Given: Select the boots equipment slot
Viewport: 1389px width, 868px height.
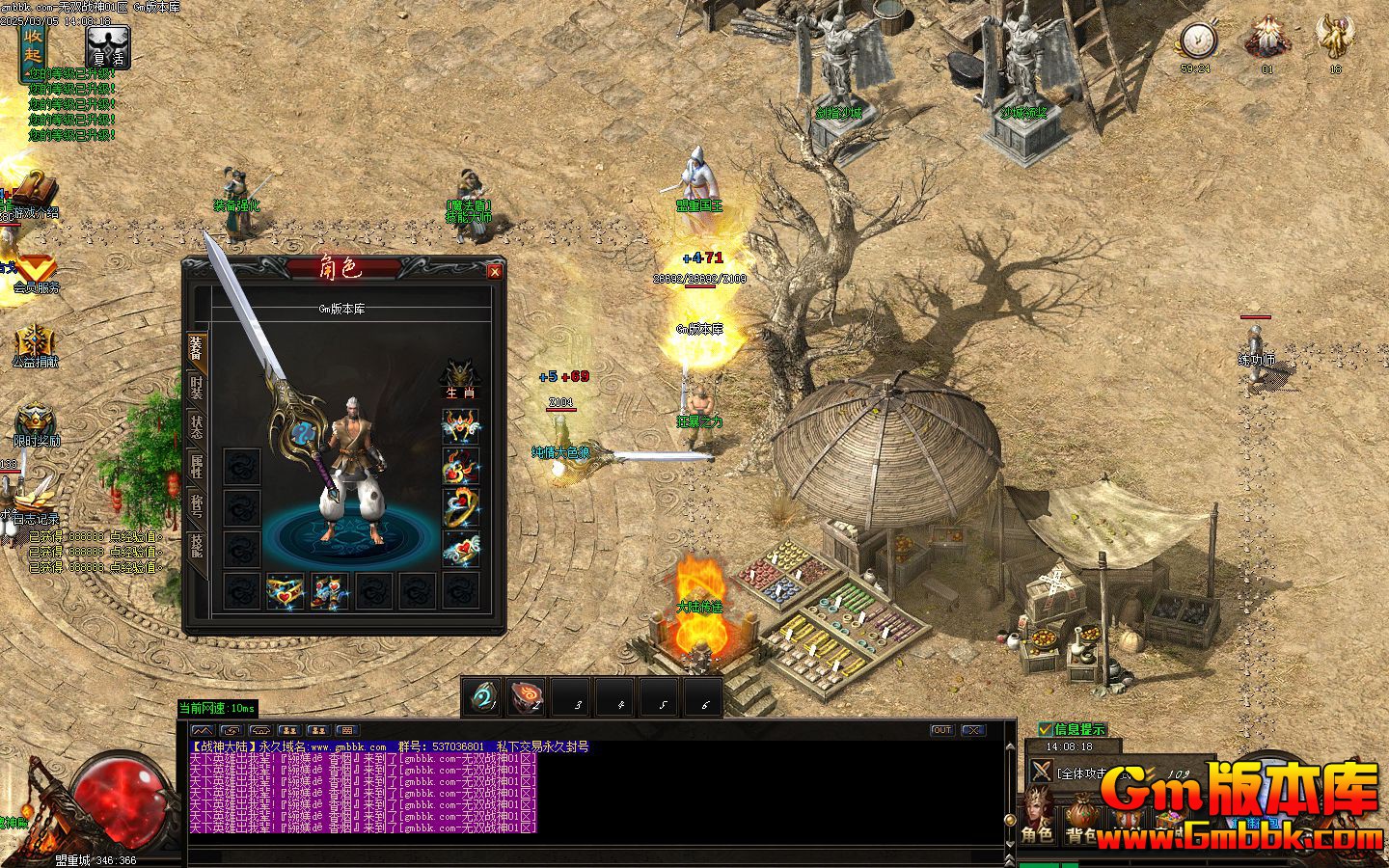Looking at the screenshot, I should [x=330, y=591].
